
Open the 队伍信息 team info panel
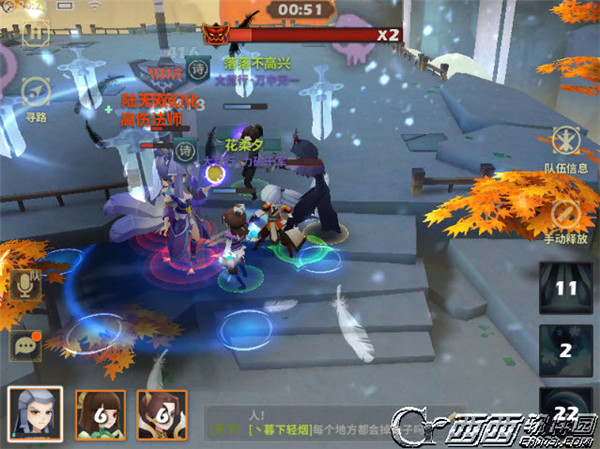point(566,142)
